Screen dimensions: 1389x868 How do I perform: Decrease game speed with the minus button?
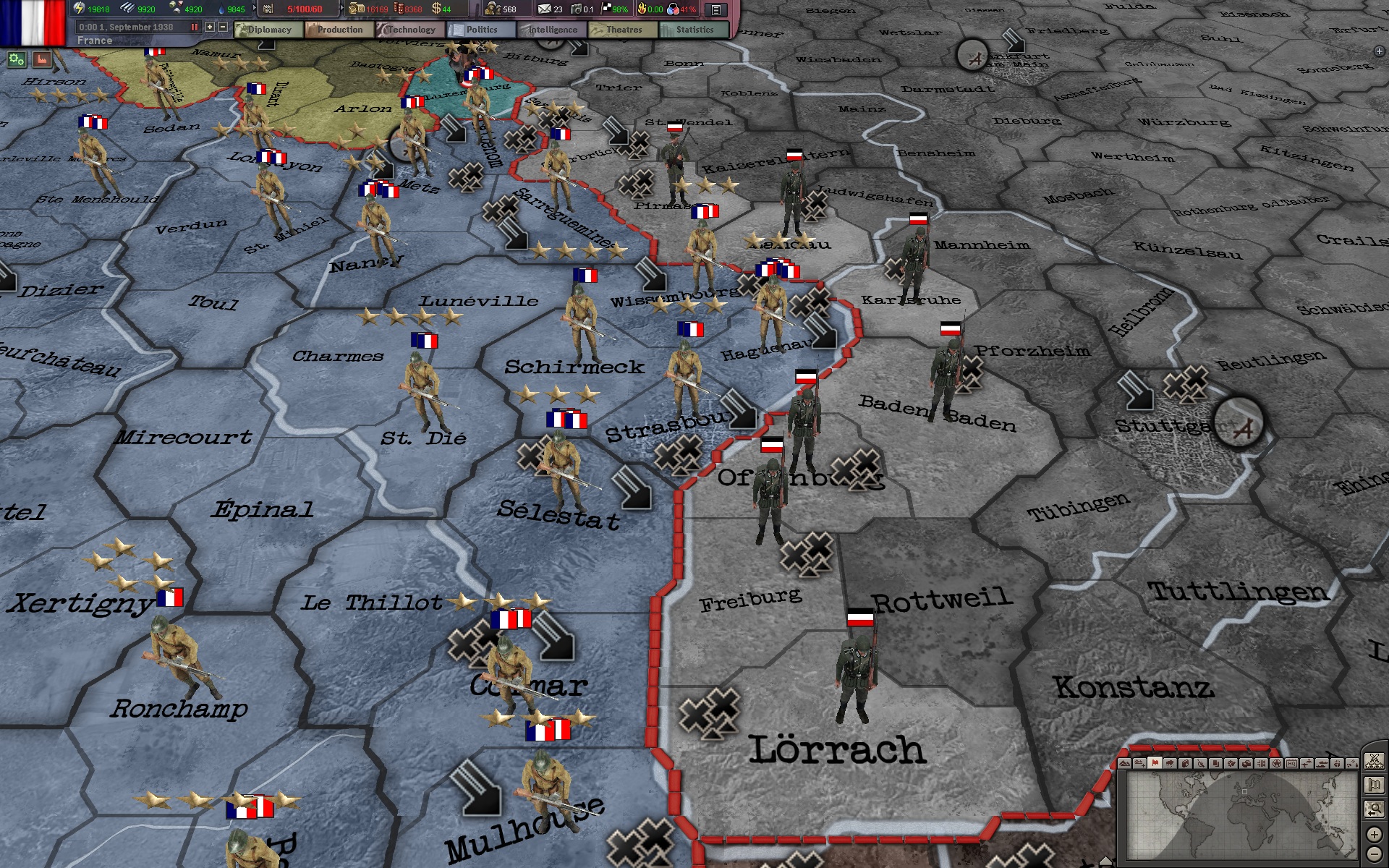click(x=223, y=27)
